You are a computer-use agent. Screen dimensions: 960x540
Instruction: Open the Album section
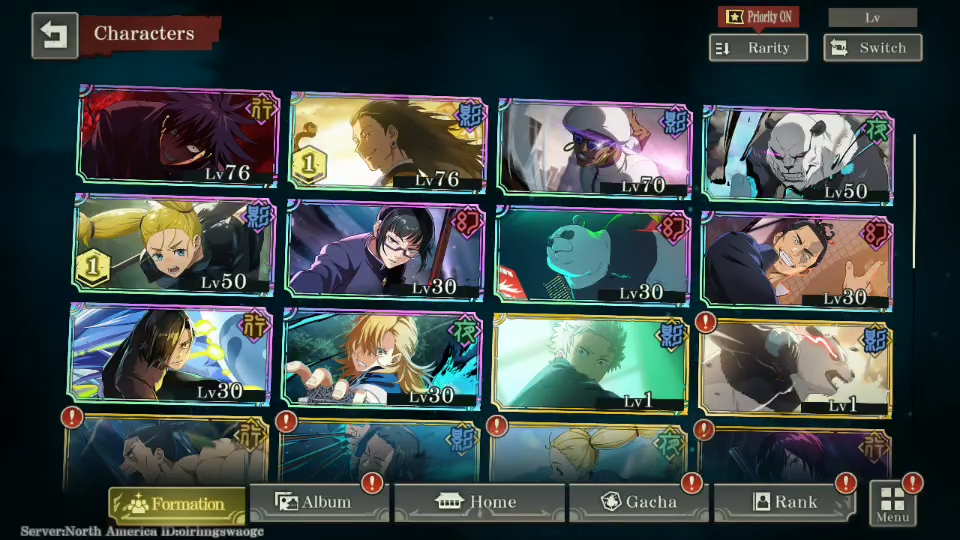click(318, 502)
